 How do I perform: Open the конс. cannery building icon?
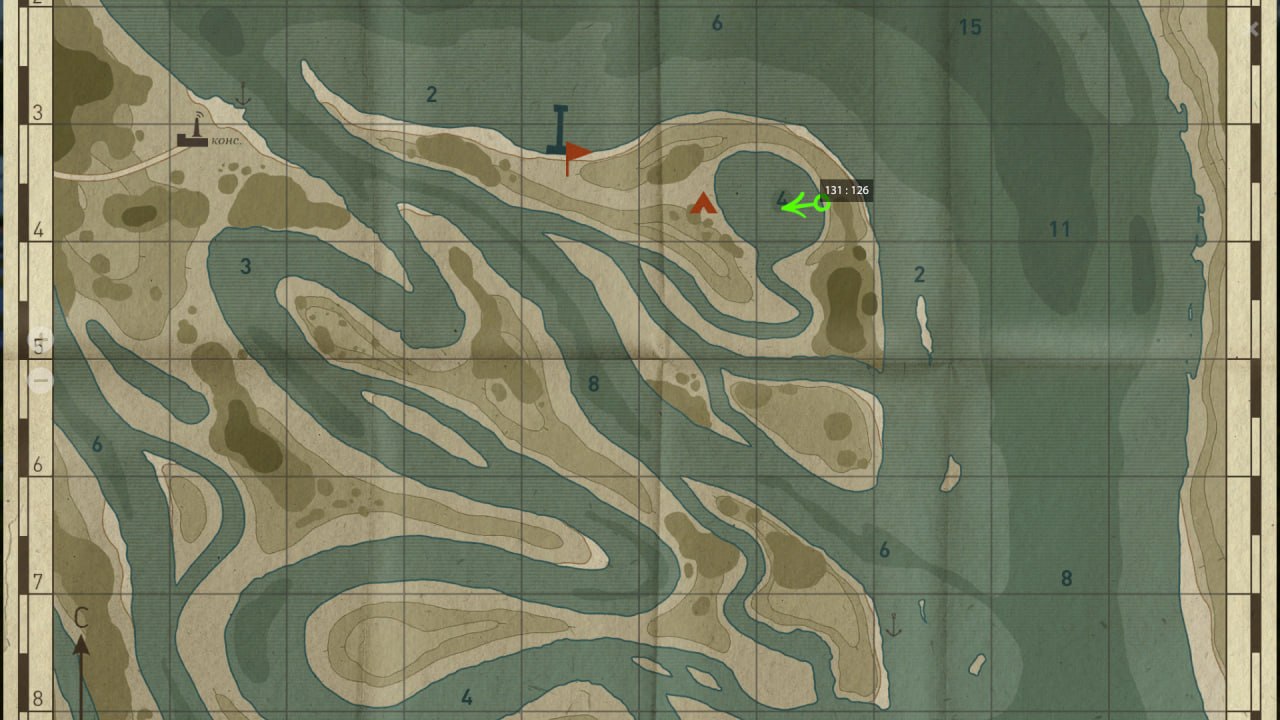(190, 141)
